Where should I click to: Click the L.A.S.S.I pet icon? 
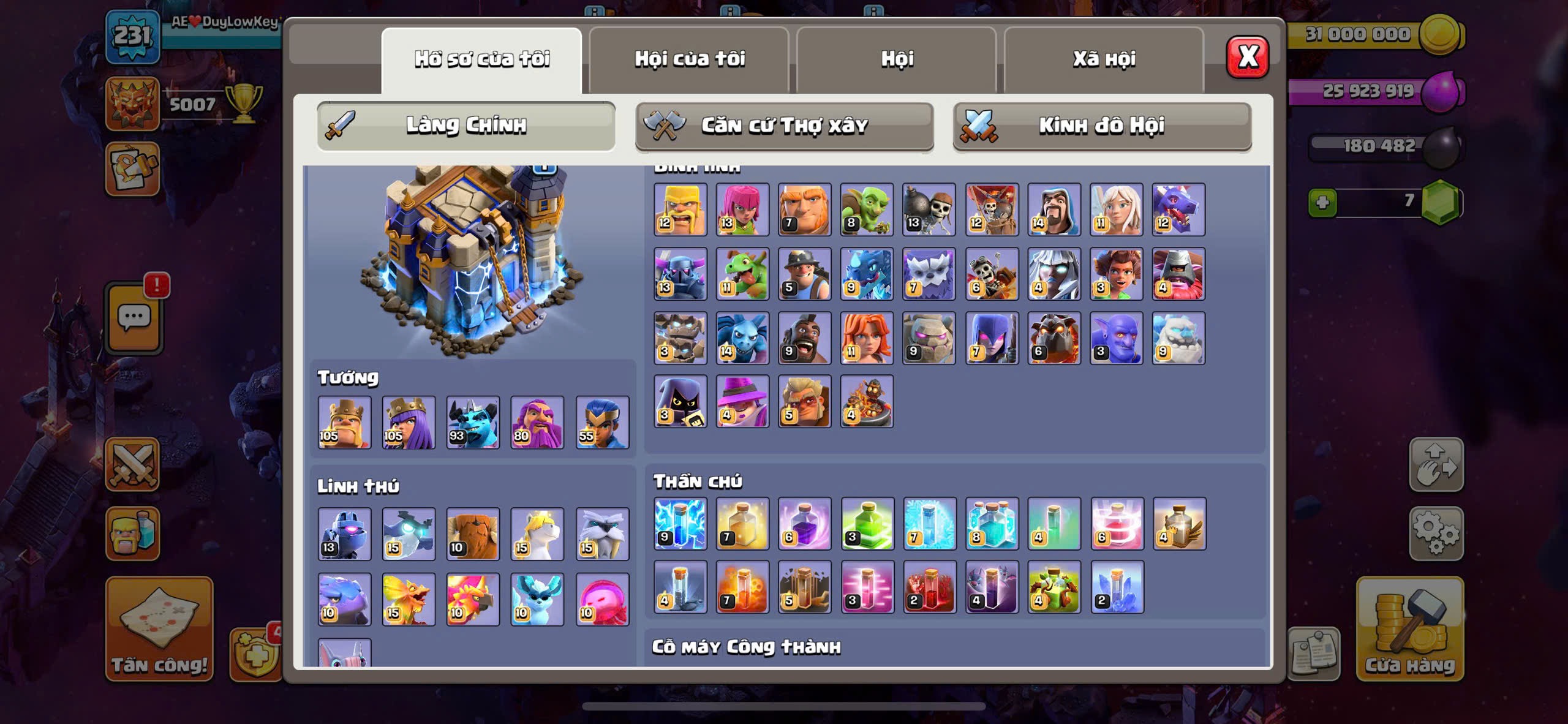click(x=344, y=534)
